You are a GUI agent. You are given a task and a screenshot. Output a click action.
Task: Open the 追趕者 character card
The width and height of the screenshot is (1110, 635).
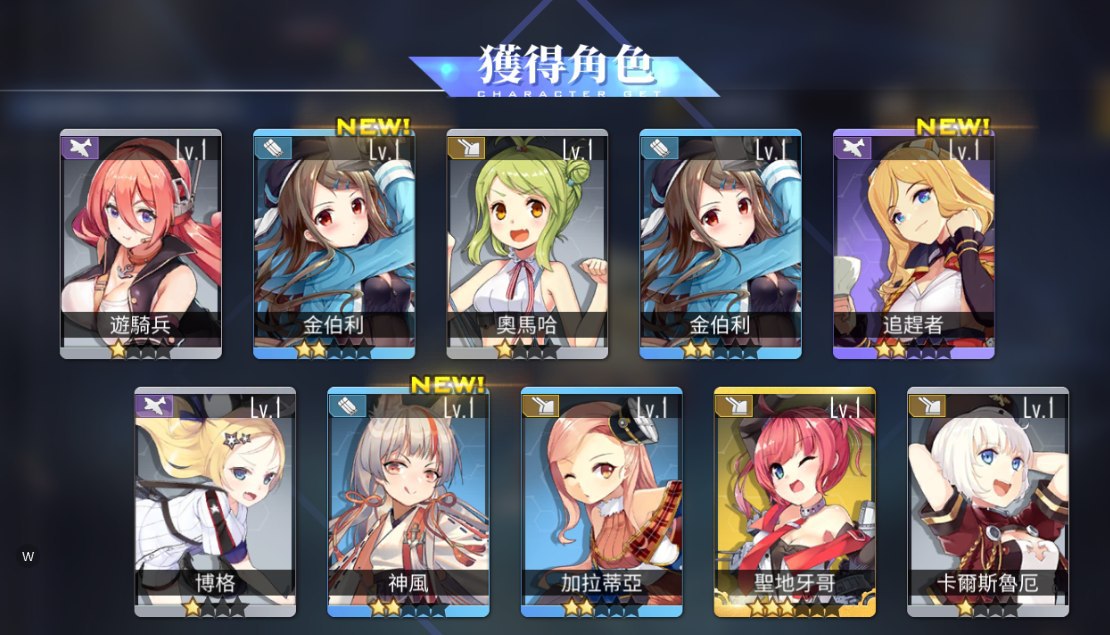coord(914,243)
